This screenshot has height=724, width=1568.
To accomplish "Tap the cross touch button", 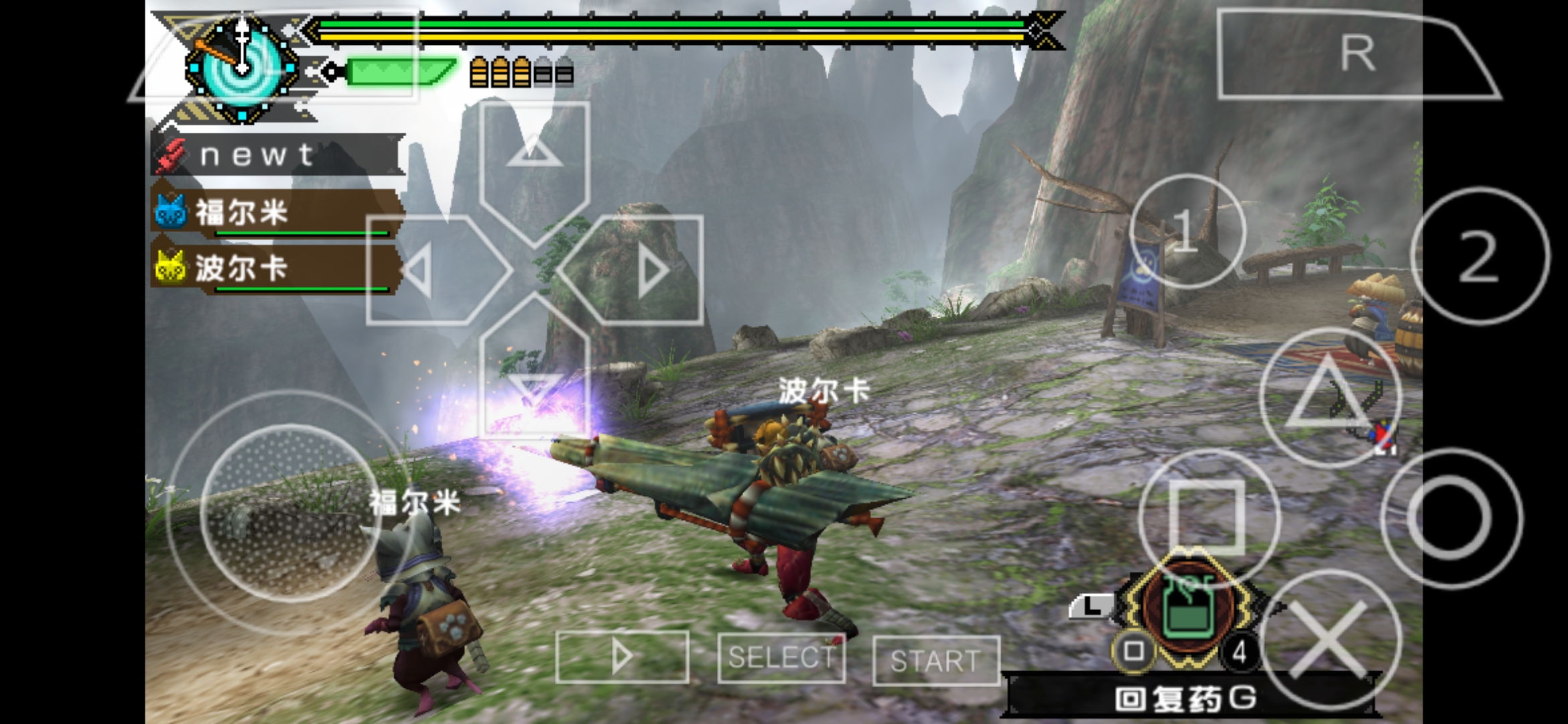I will tap(1330, 640).
